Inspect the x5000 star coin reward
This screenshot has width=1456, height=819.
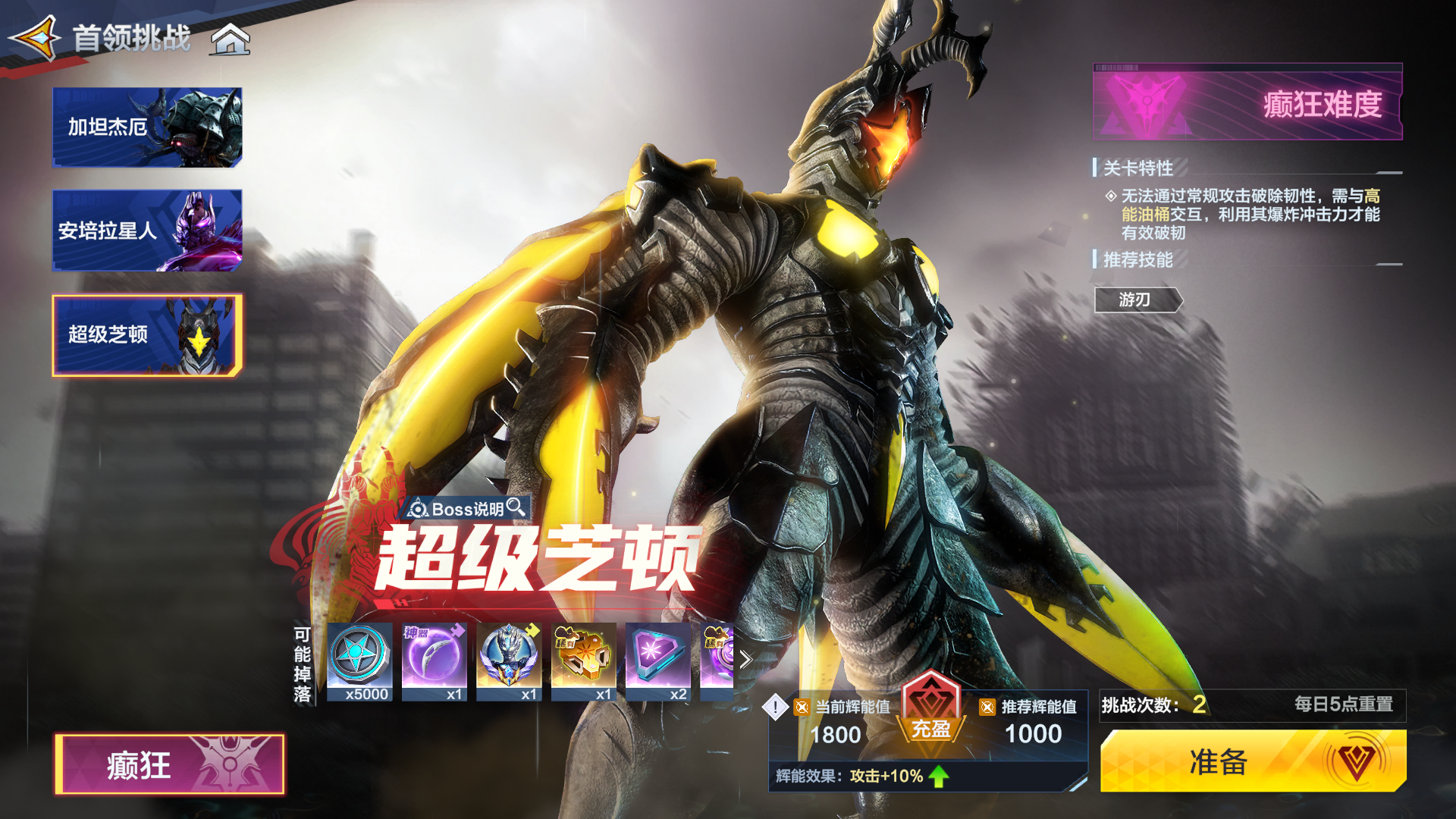[359, 661]
